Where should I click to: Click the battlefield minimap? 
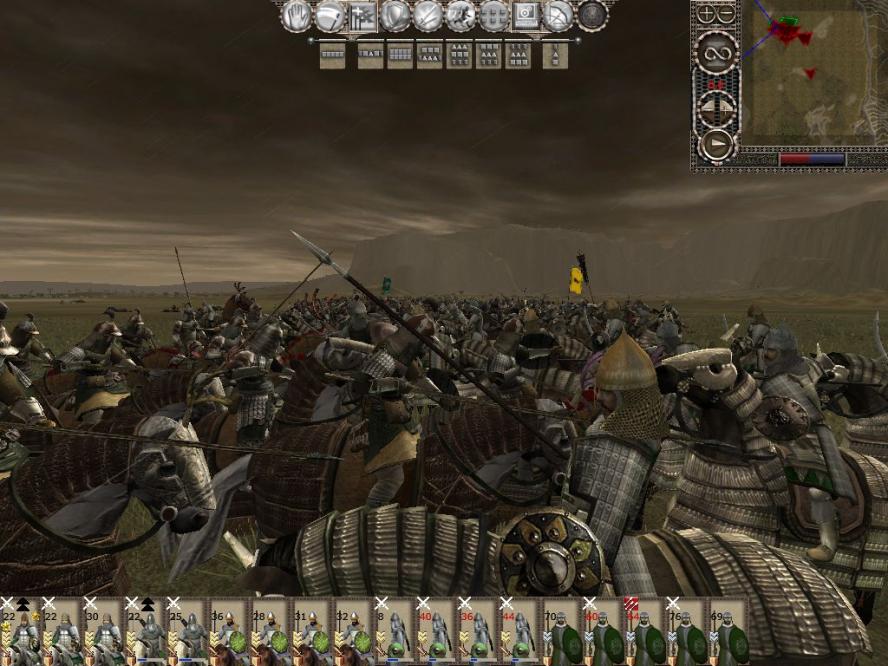click(807, 75)
